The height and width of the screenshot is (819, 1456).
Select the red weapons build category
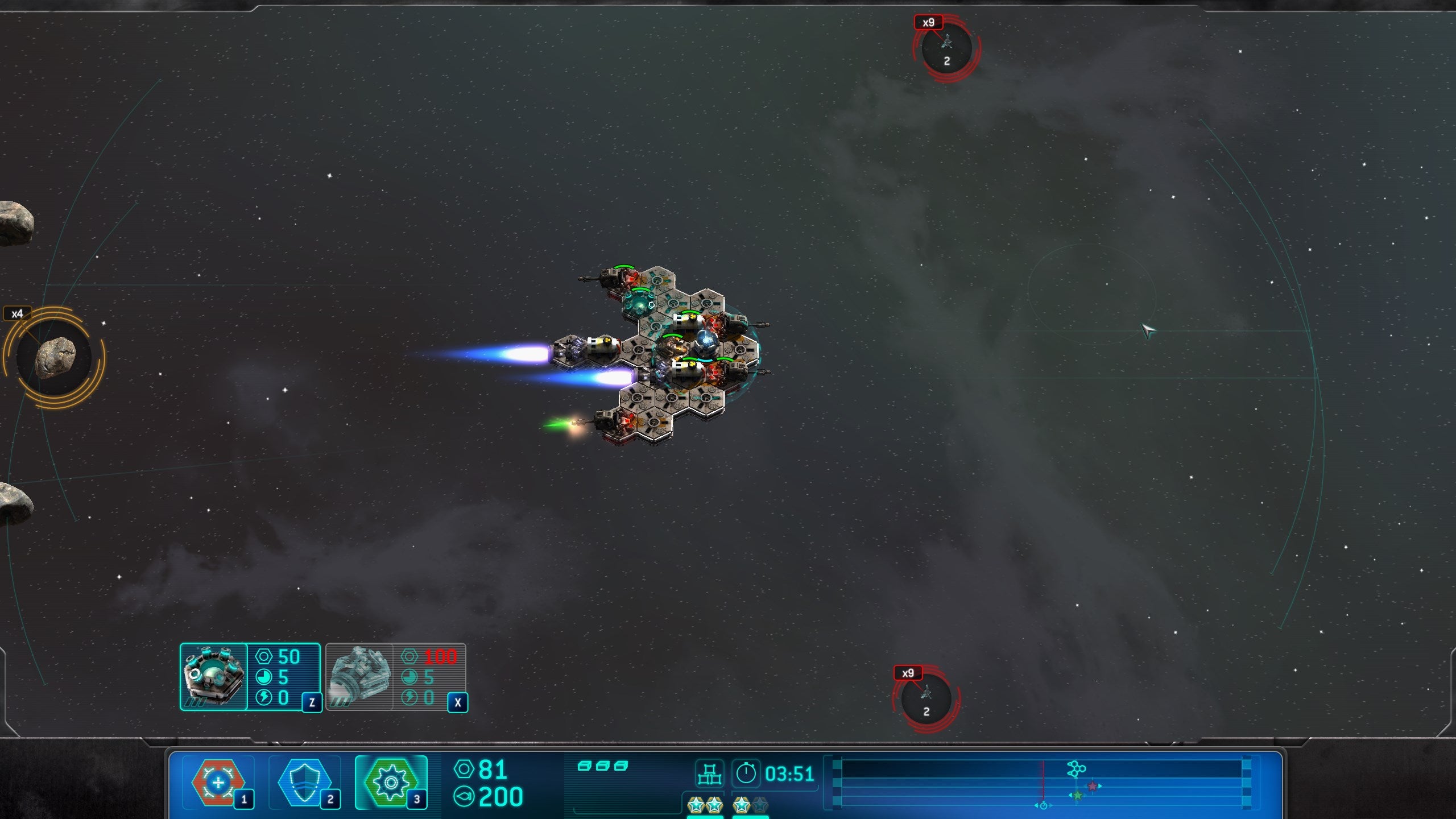[219, 783]
